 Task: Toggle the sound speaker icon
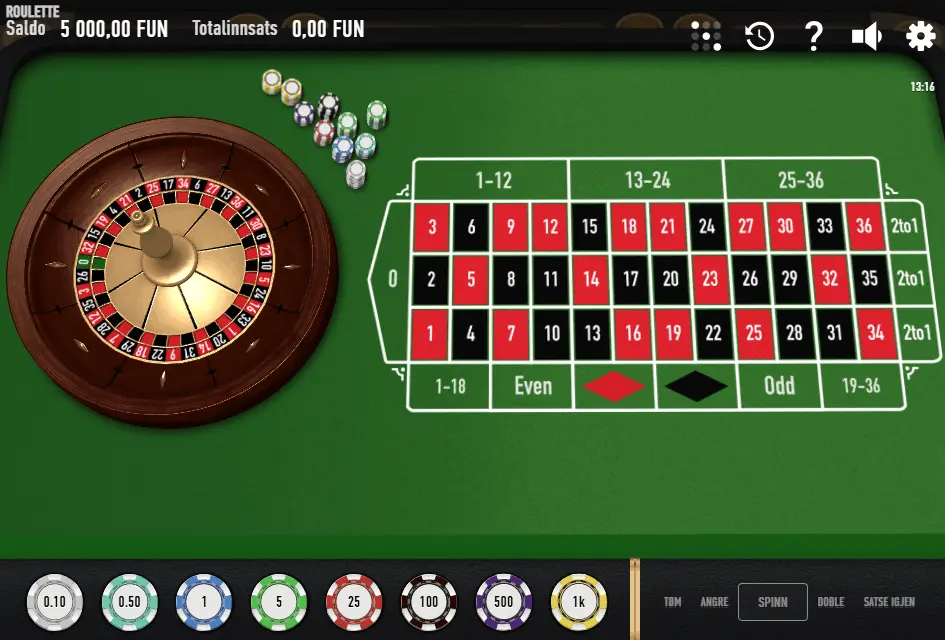click(x=866, y=37)
